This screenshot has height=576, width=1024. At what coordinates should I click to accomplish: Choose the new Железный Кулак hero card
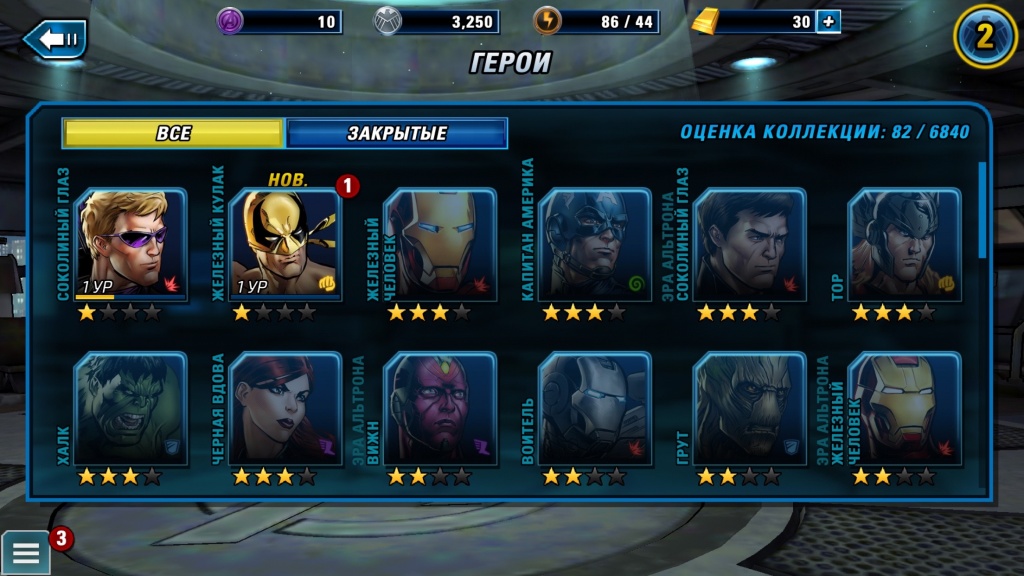(x=285, y=245)
